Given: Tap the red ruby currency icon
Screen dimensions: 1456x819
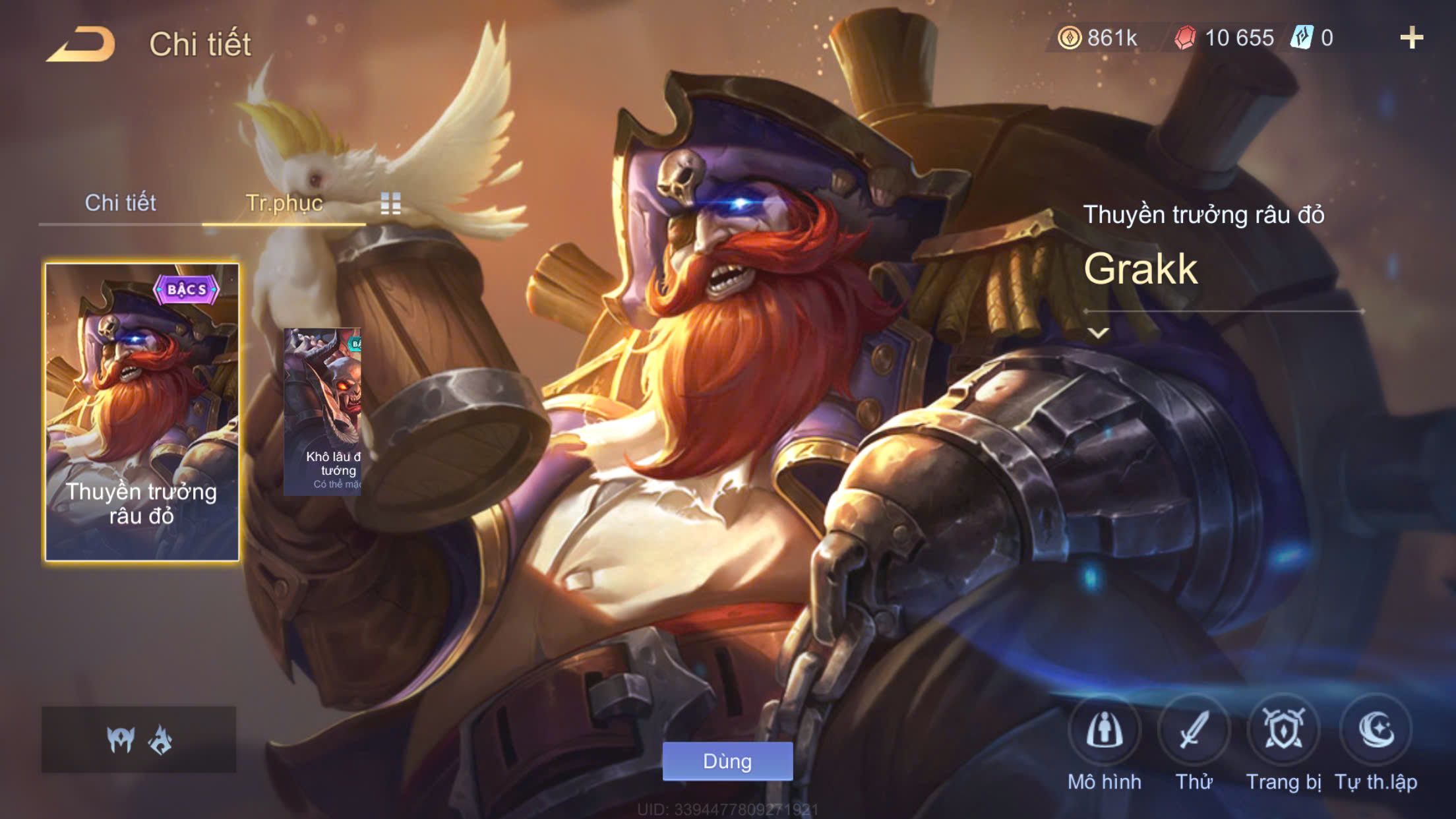Looking at the screenshot, I should tap(1185, 38).
